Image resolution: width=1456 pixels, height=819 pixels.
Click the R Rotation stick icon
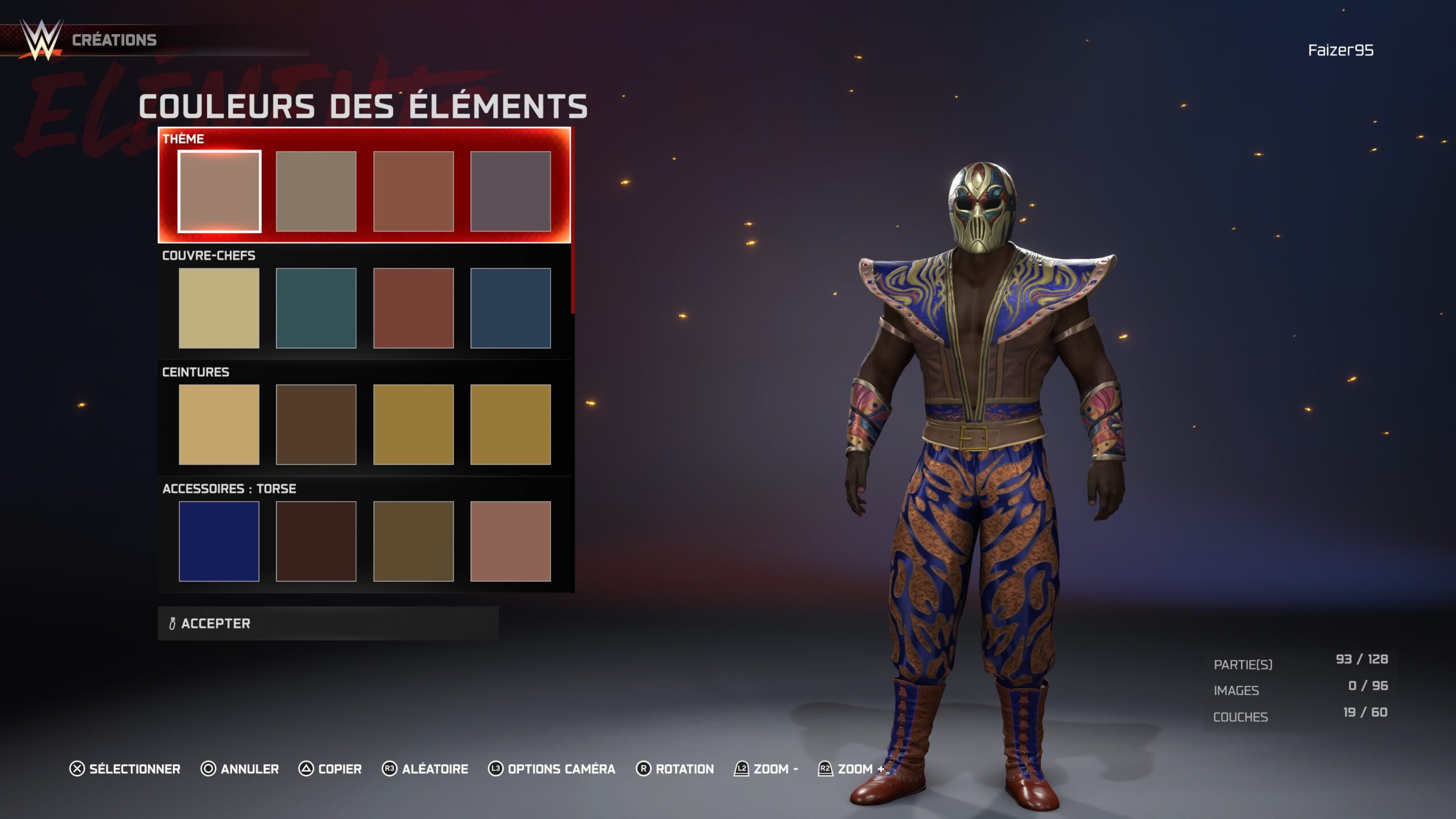click(x=644, y=769)
